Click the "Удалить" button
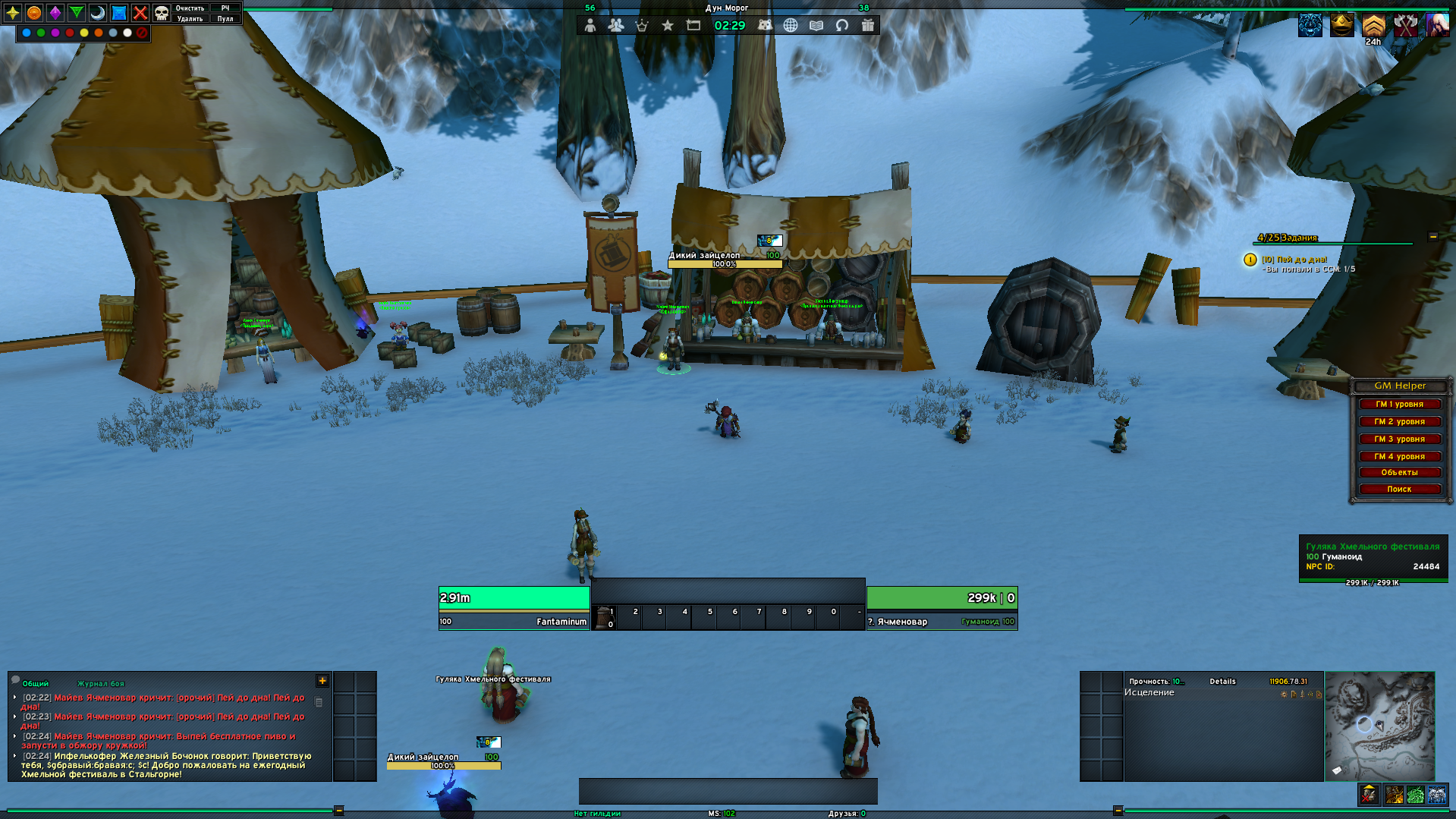 190,19
